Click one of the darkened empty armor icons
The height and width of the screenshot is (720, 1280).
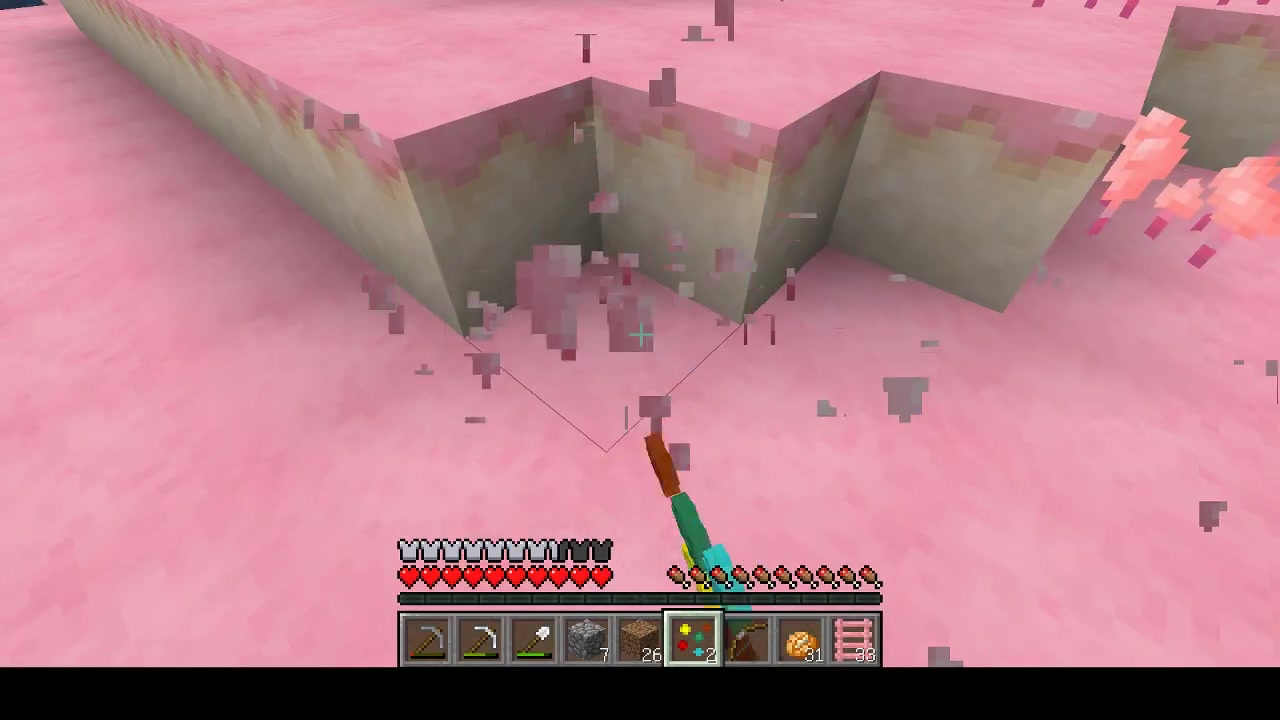tap(590, 551)
